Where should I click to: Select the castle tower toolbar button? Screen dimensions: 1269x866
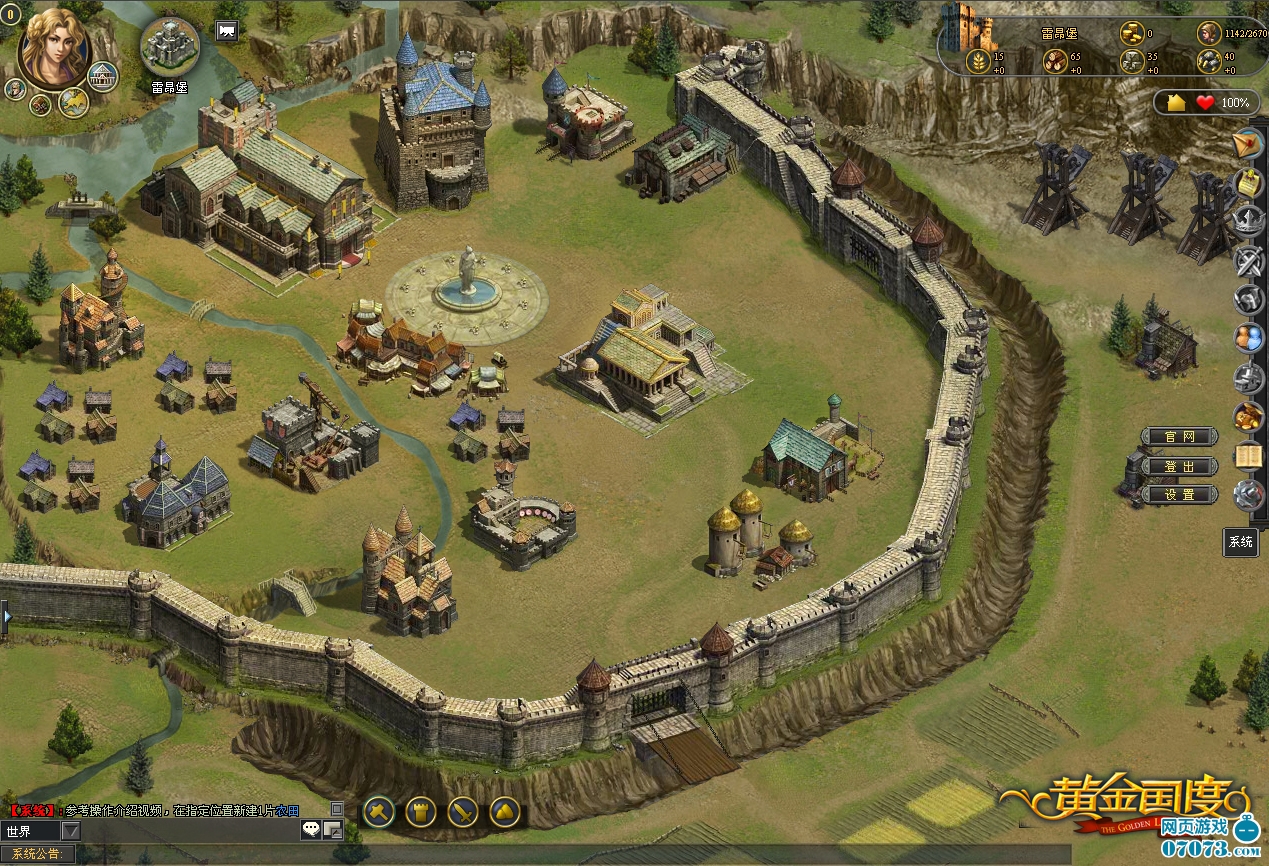[x=421, y=811]
